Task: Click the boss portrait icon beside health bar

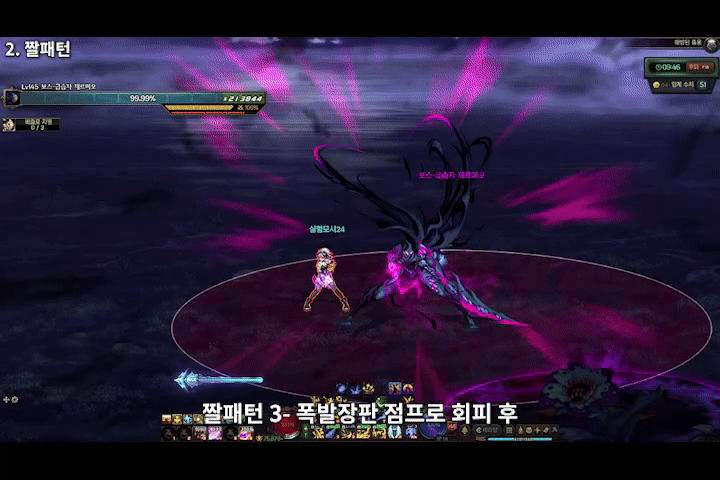Action: coord(12,98)
